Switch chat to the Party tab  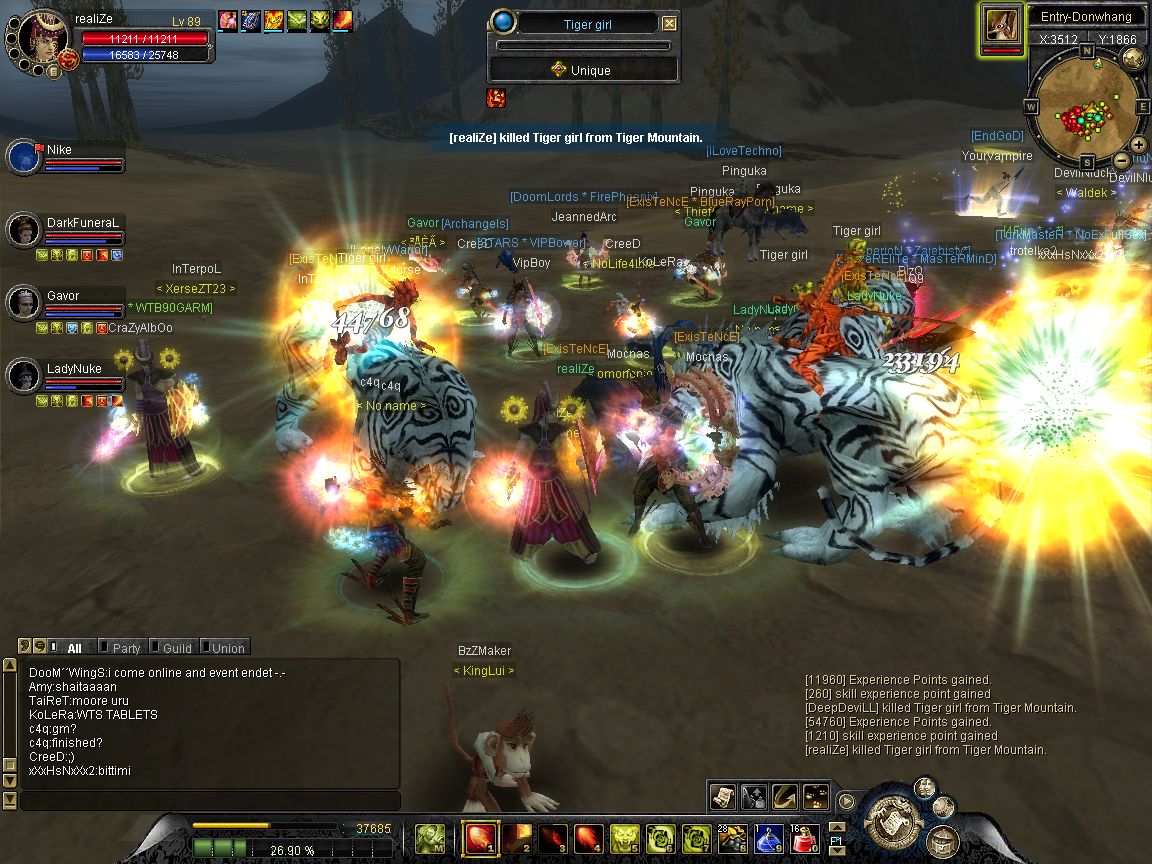[x=124, y=648]
